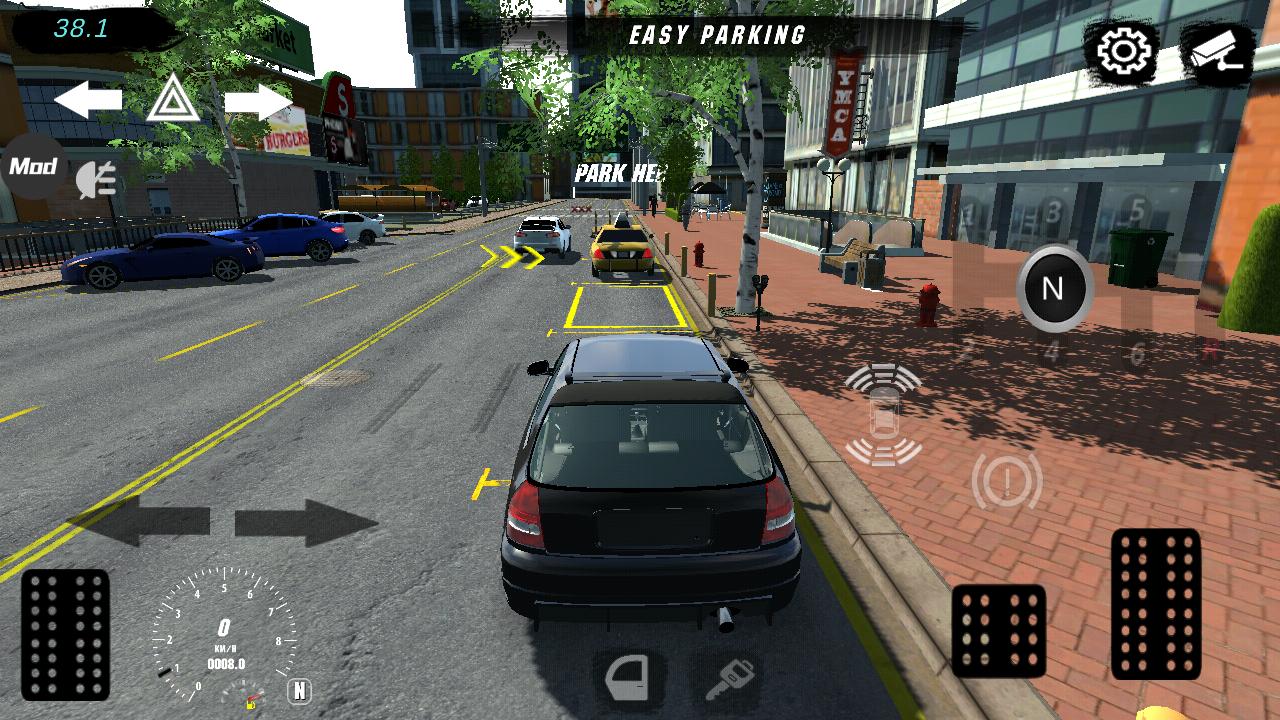Screen dimensions: 1280x720
Task: Toggle the hazard lights triangle
Action: pos(172,101)
